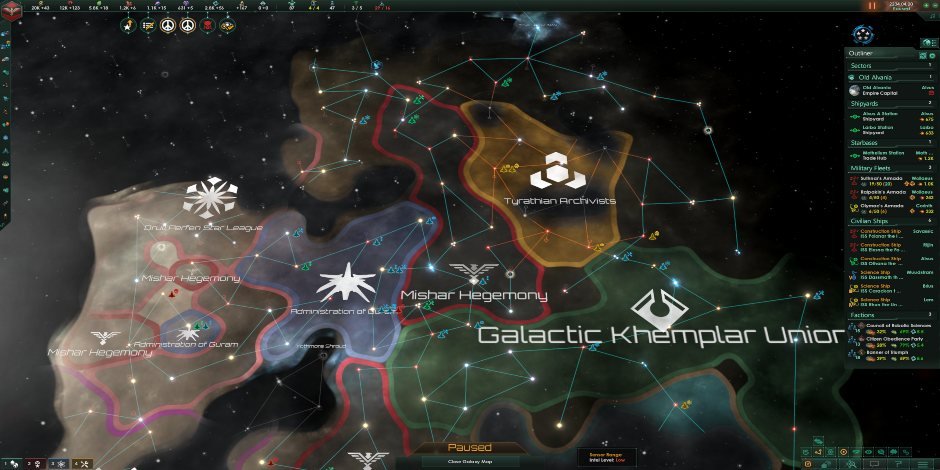Screen dimensions: 940x470
Task: Open the first peace symbol notification
Action: point(166,24)
